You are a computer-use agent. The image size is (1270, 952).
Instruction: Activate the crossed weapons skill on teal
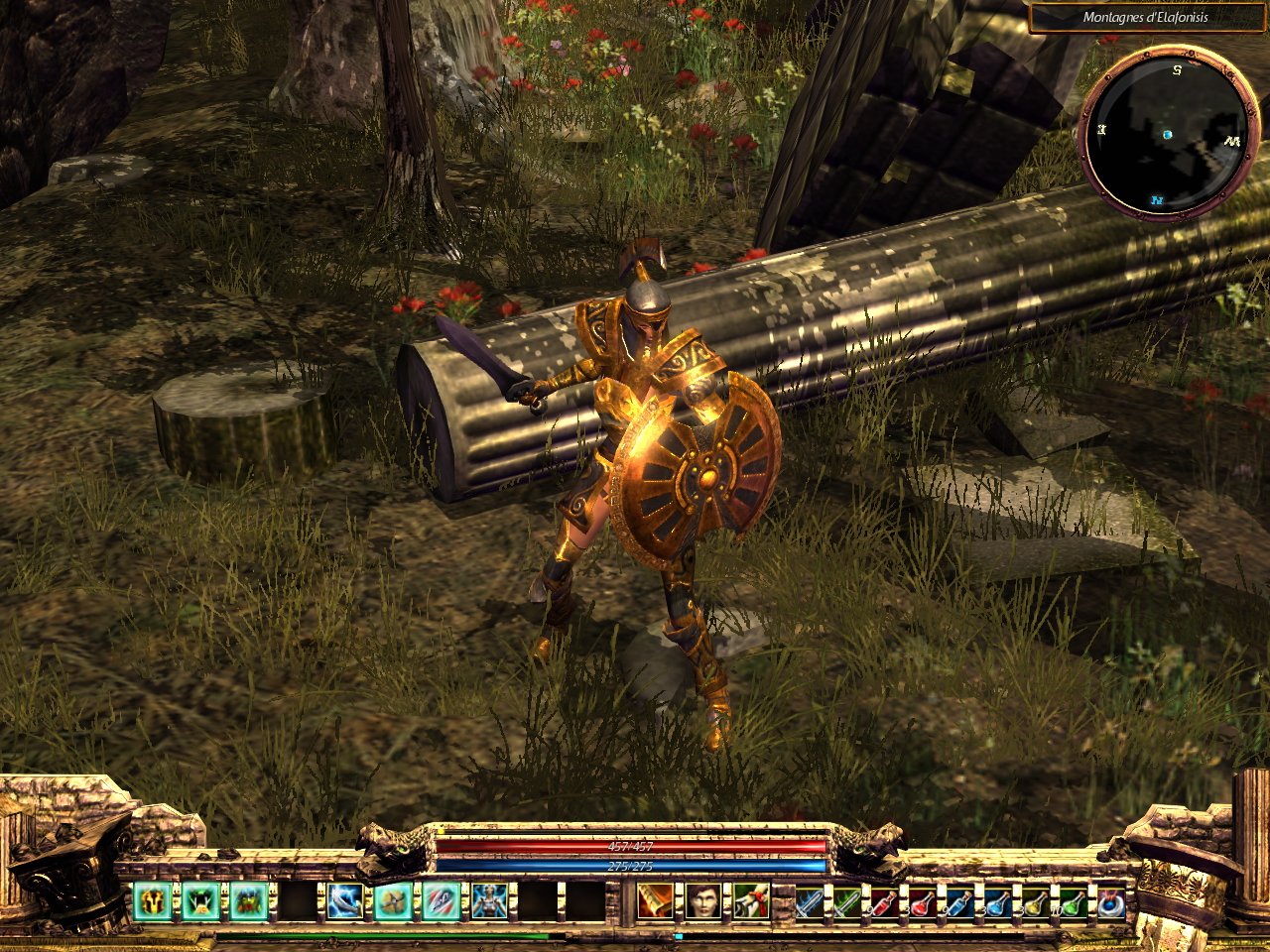394,902
